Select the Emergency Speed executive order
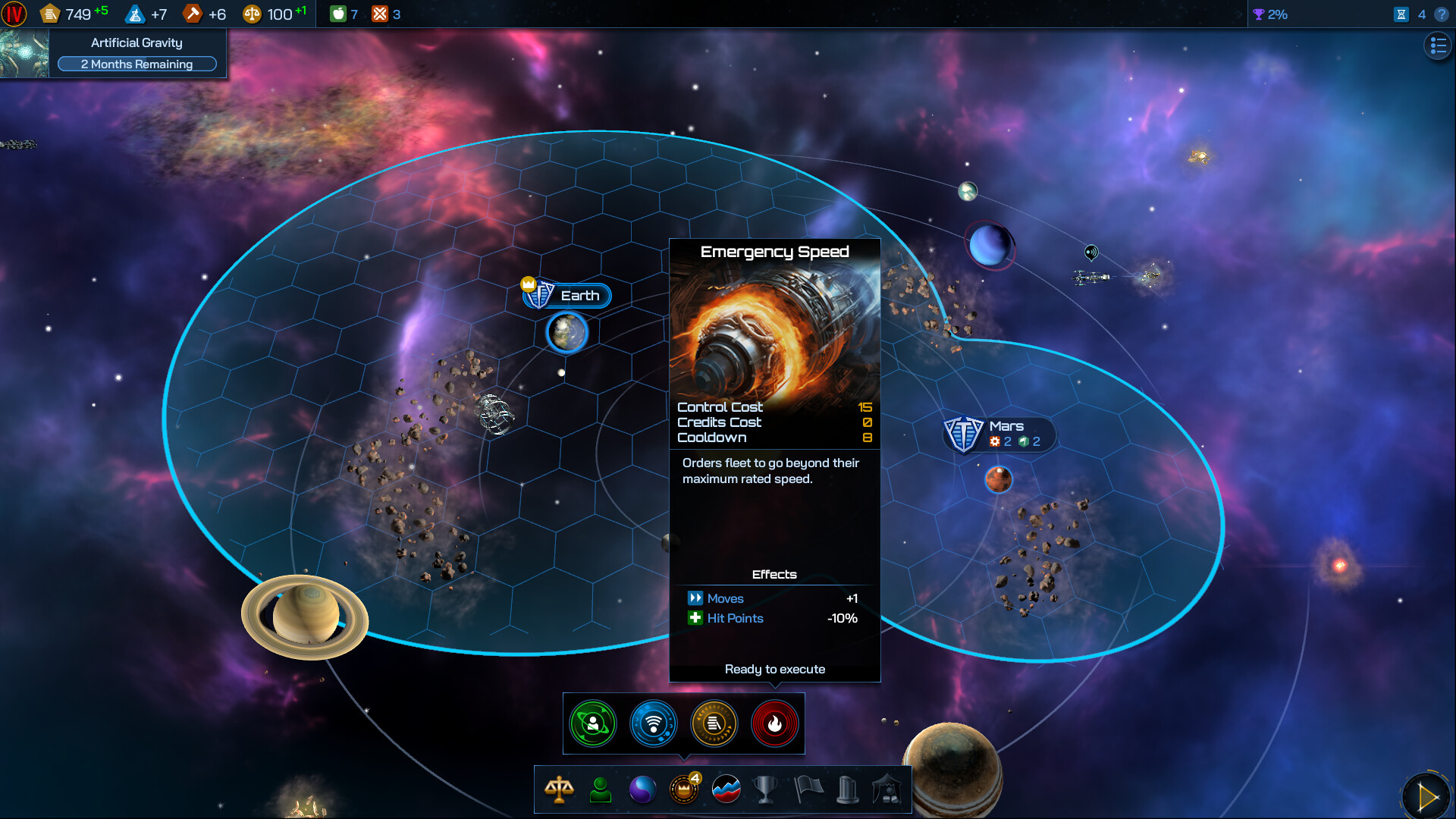 coord(775,723)
